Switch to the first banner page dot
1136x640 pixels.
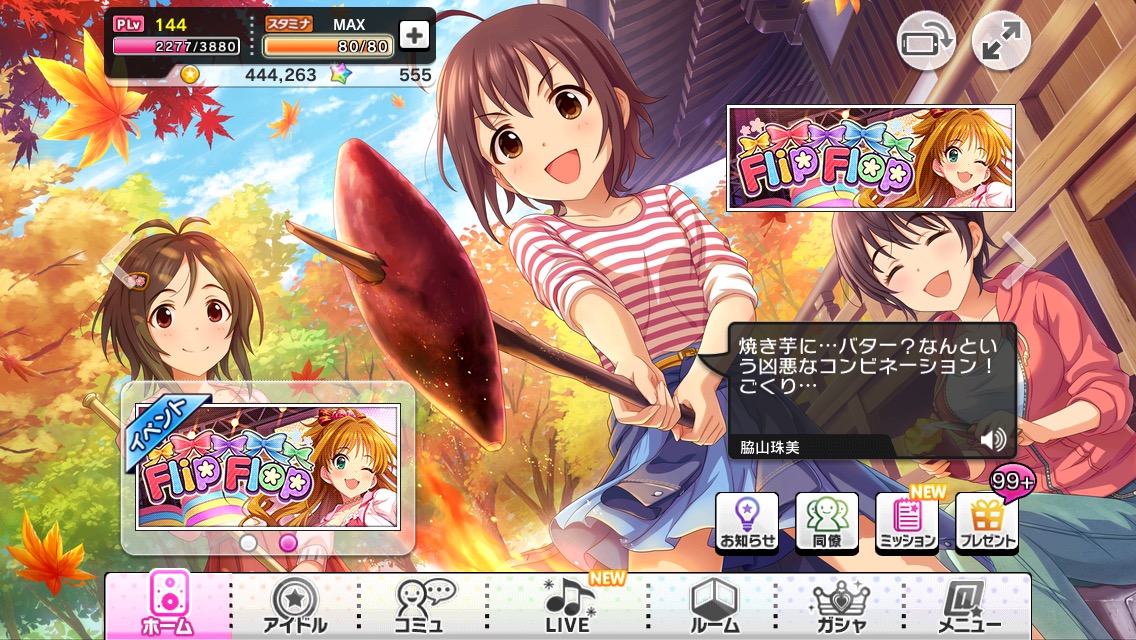248,543
